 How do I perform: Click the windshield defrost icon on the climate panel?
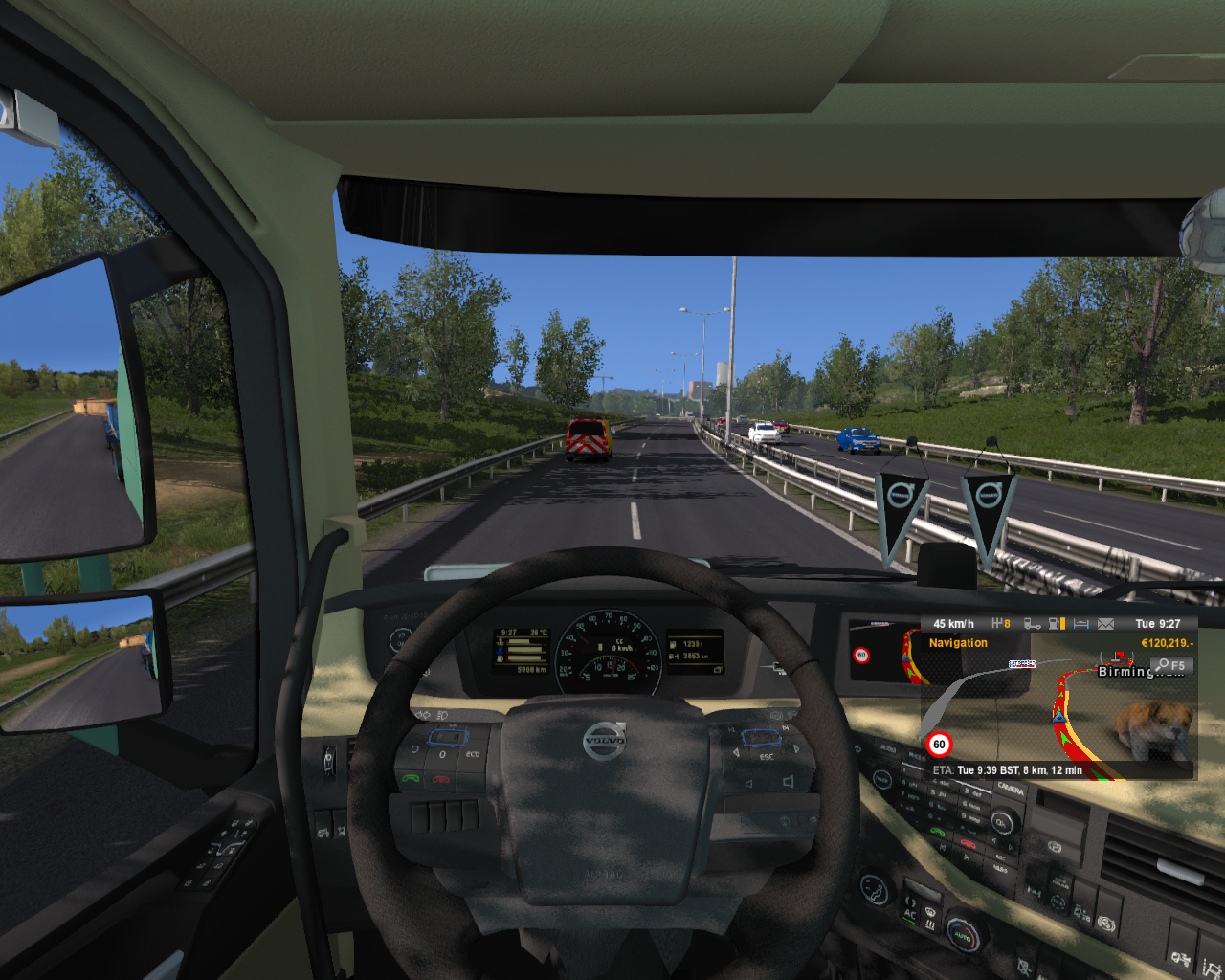point(930,911)
